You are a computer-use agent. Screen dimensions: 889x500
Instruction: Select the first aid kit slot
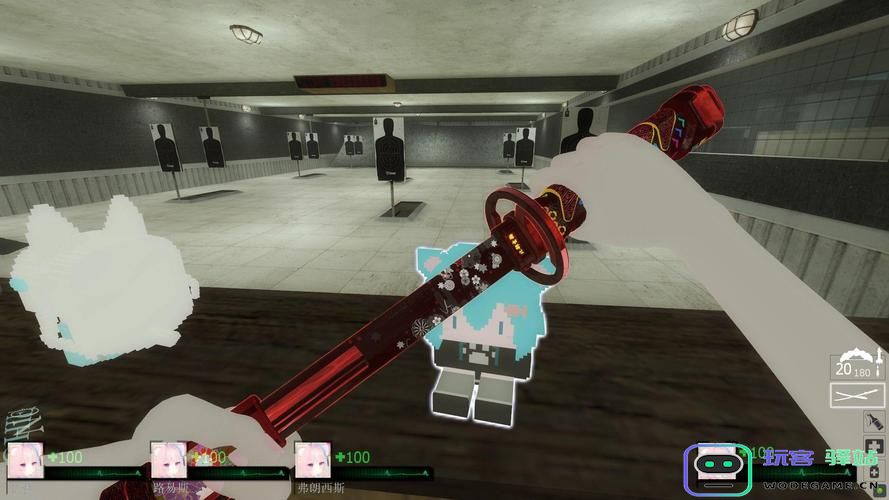point(874,446)
